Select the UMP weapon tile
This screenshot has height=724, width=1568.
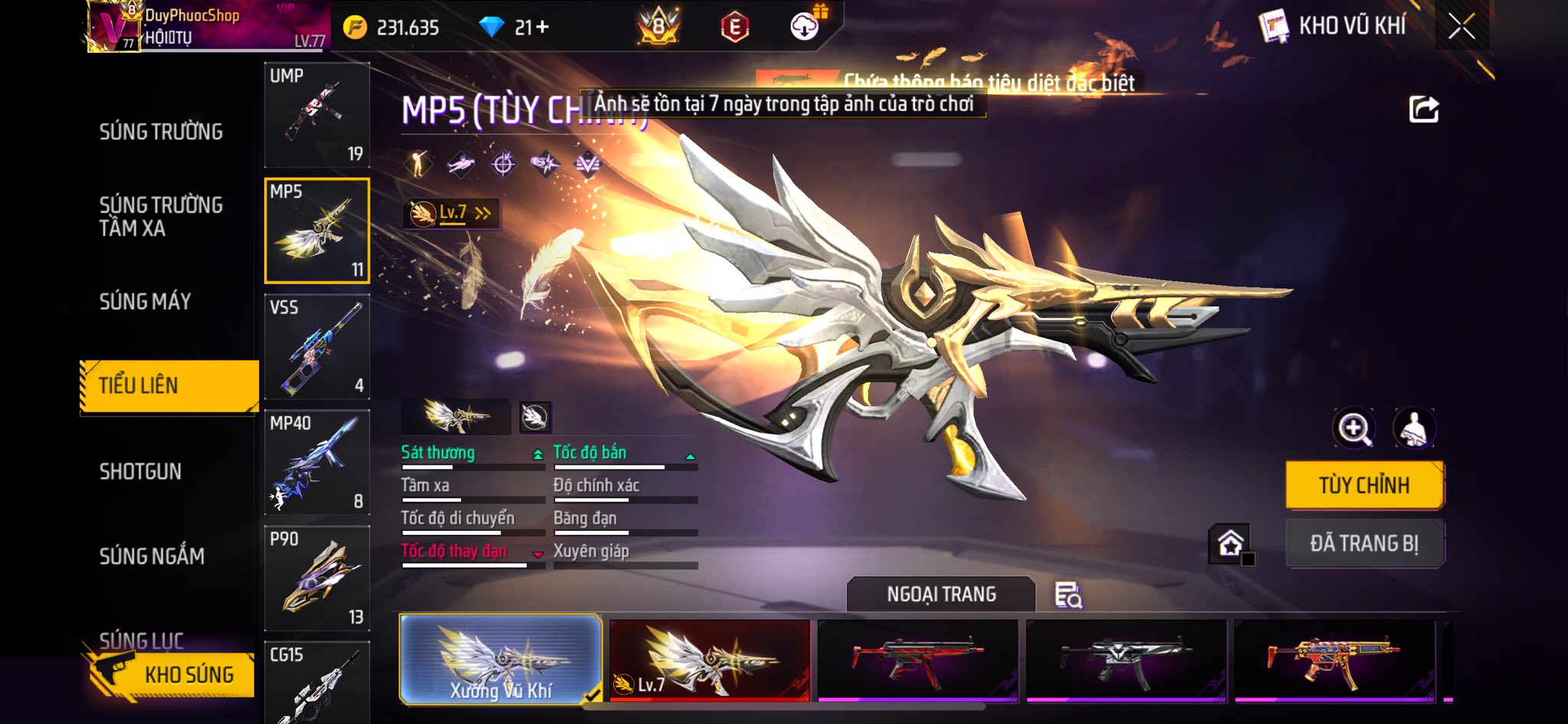click(317, 115)
